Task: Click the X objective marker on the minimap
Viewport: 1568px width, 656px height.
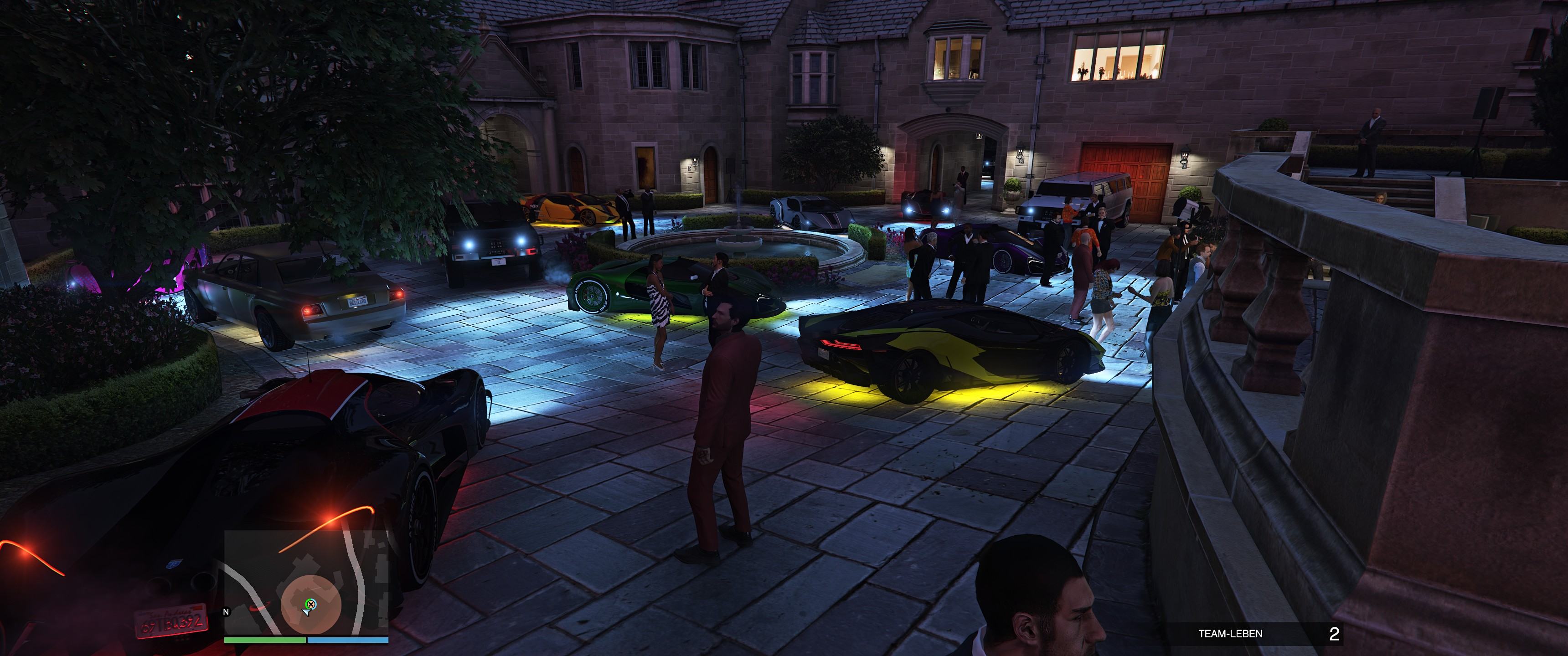Action: point(311,604)
